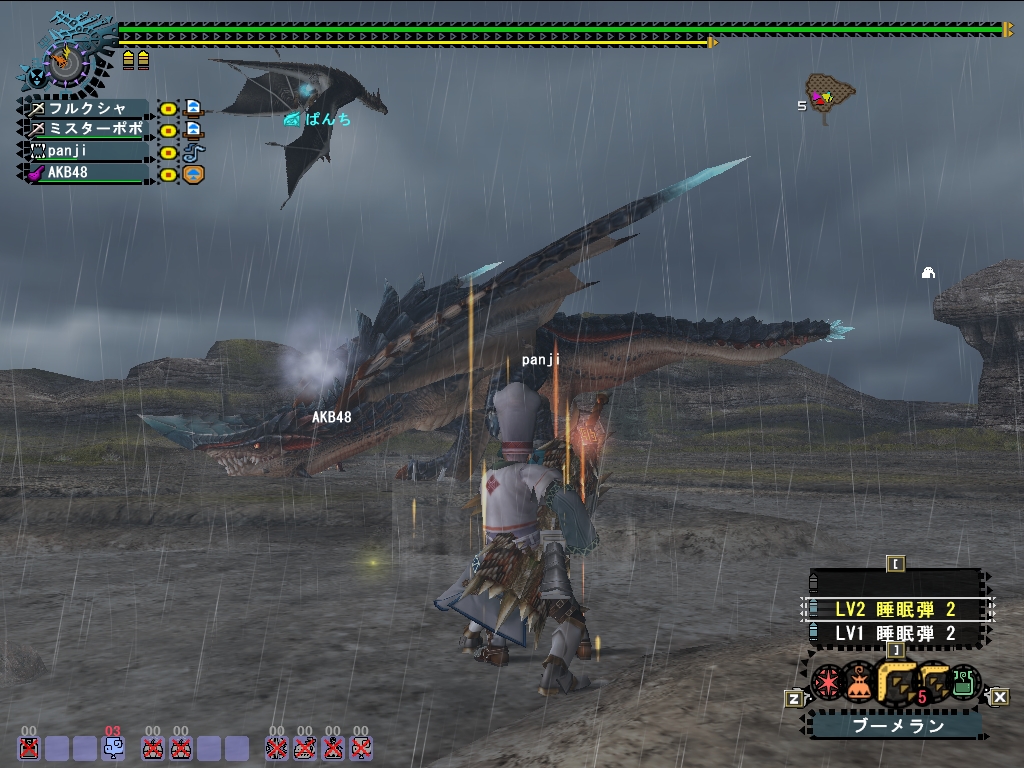Select LV2 睡眠弾 ammo entry
Screen dimensions: 1024x768
coord(896,609)
